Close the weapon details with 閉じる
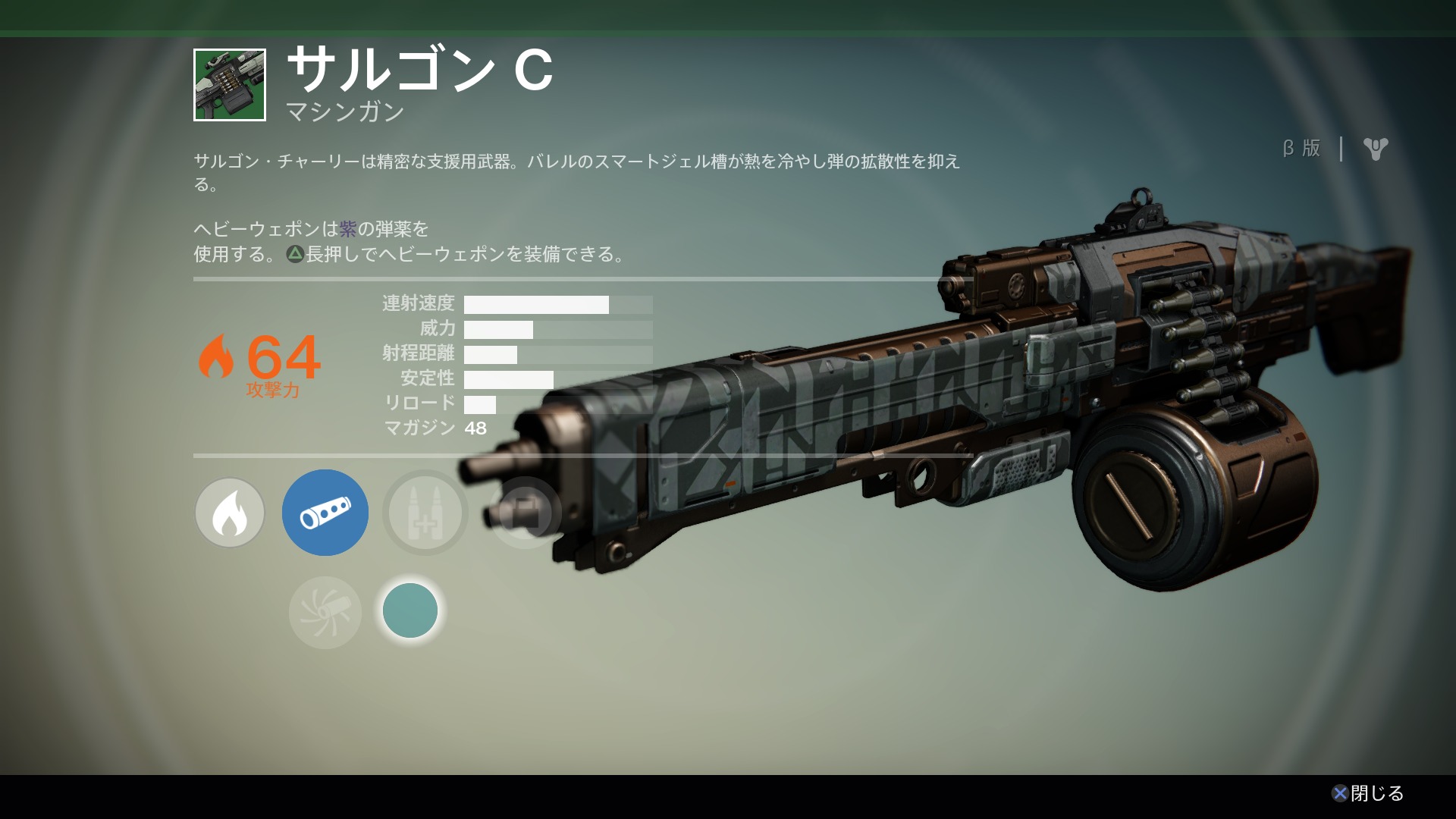Viewport: 1456px width, 819px height. pyautogui.click(x=1368, y=793)
